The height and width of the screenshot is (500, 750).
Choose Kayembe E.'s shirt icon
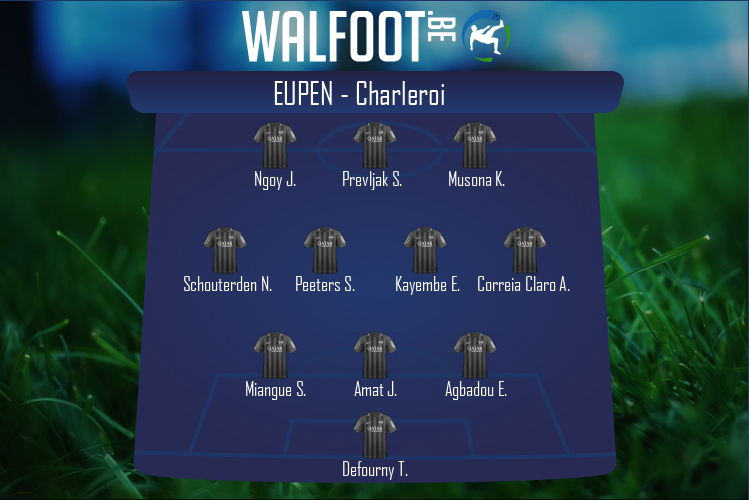coord(425,251)
